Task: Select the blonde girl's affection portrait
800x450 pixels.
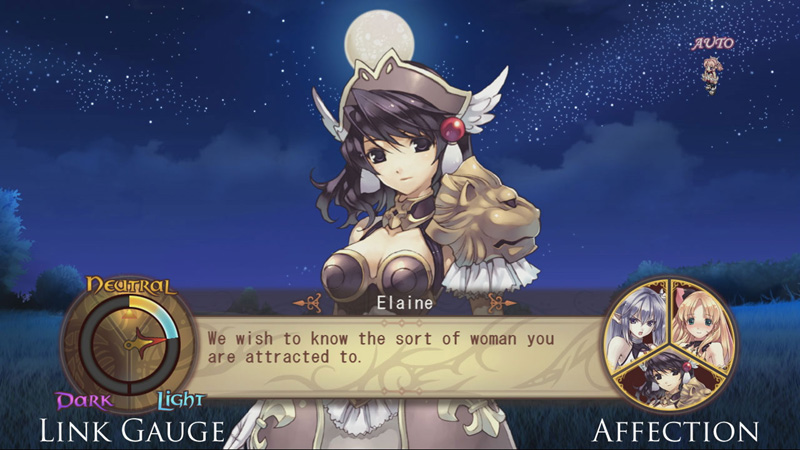Action: [x=700, y=322]
